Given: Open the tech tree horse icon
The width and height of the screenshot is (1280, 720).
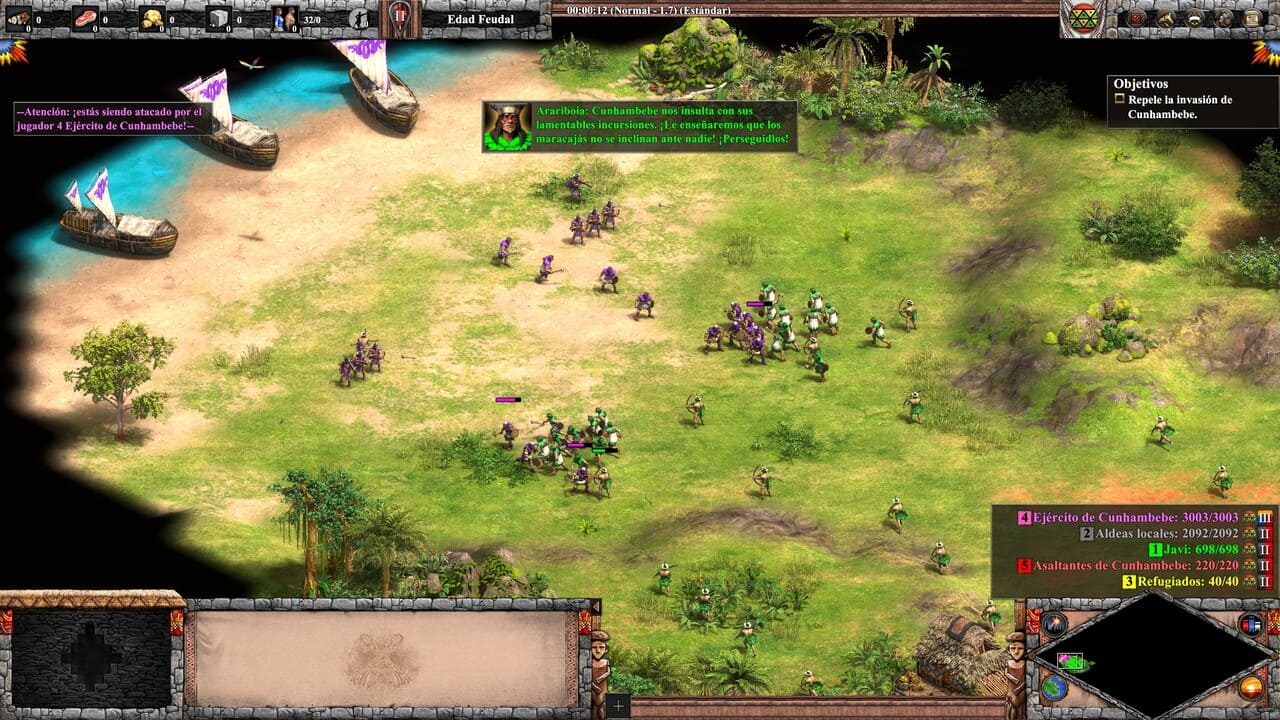Looking at the screenshot, I should pos(1166,18).
